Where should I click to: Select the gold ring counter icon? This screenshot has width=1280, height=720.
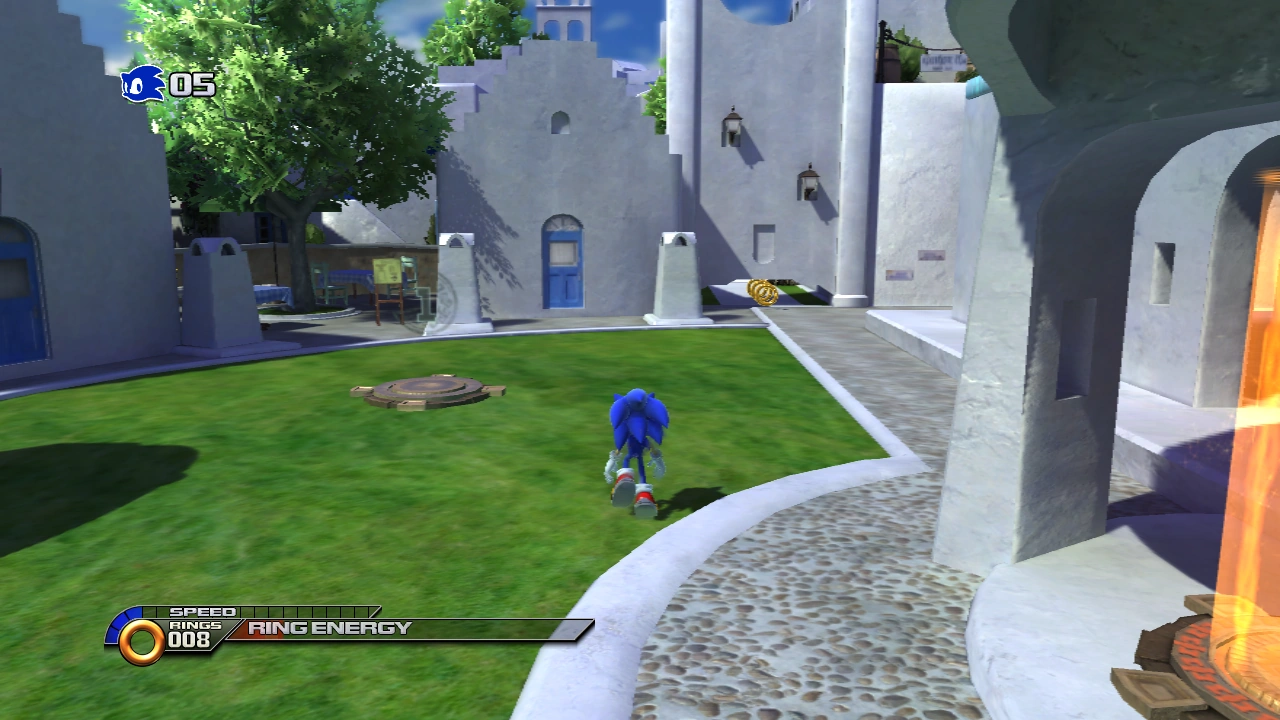(x=141, y=641)
